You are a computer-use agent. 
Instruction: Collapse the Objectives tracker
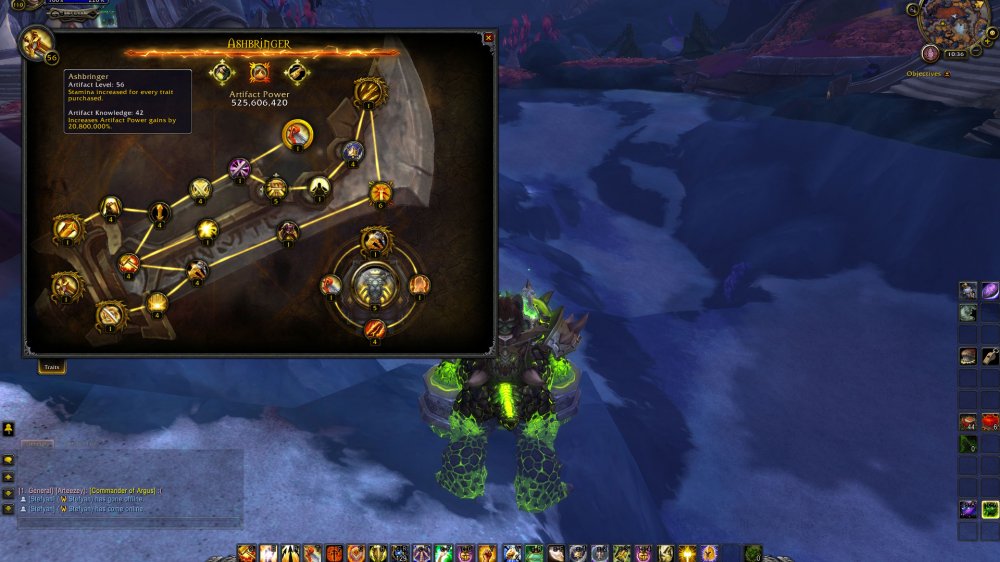[x=947, y=74]
